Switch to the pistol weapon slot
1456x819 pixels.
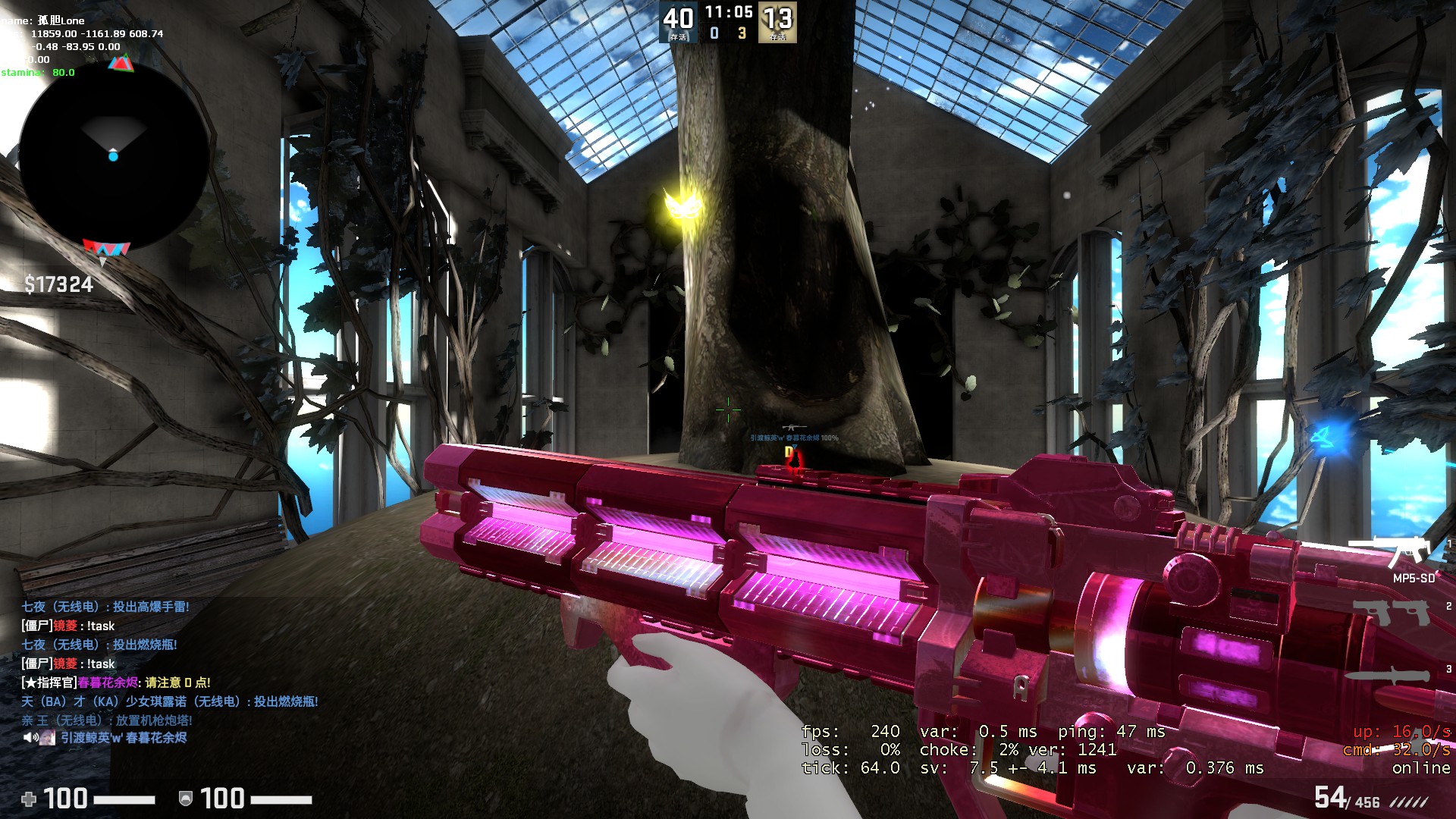1392,611
